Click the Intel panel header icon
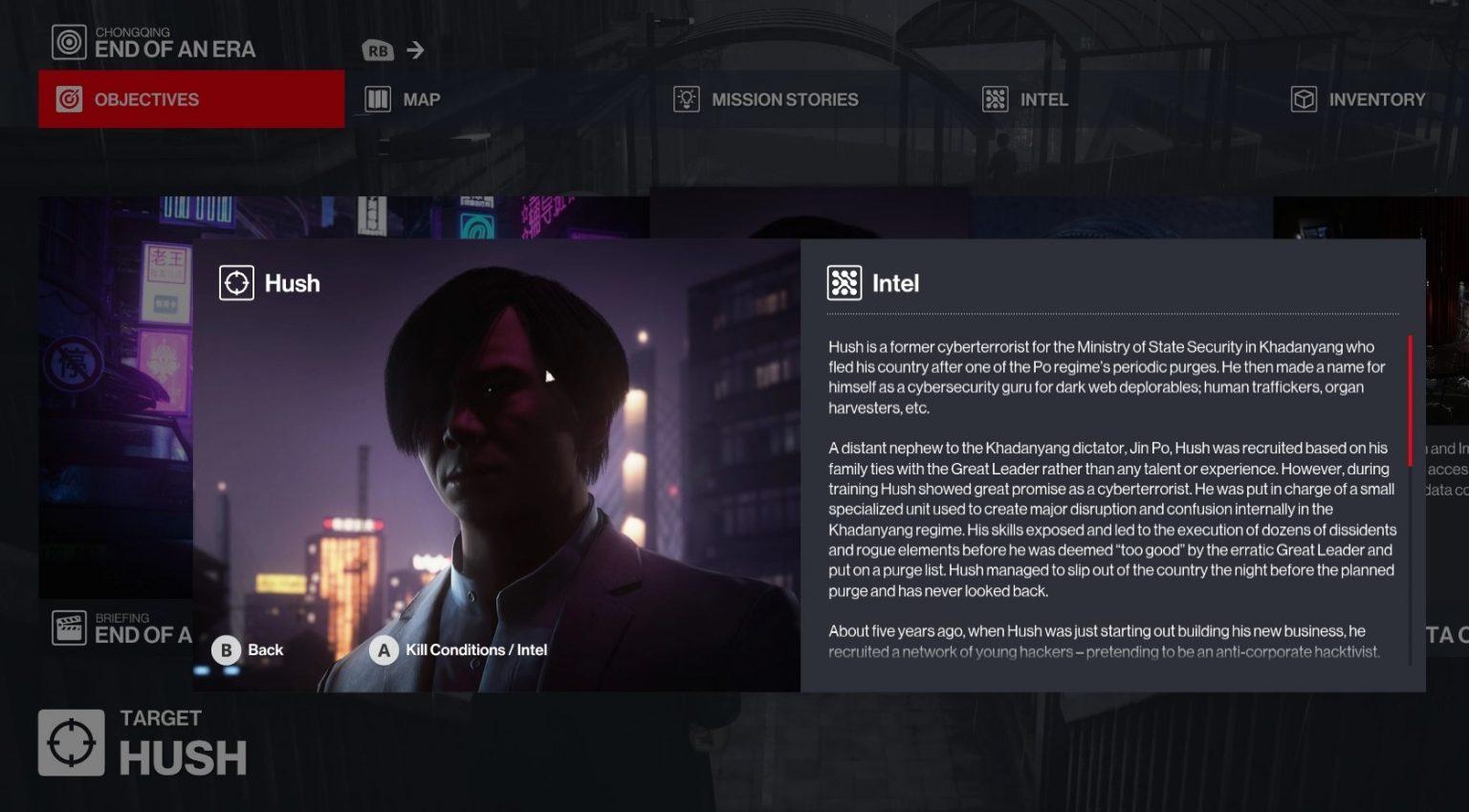Viewport: 1469px width, 812px height. [x=843, y=282]
